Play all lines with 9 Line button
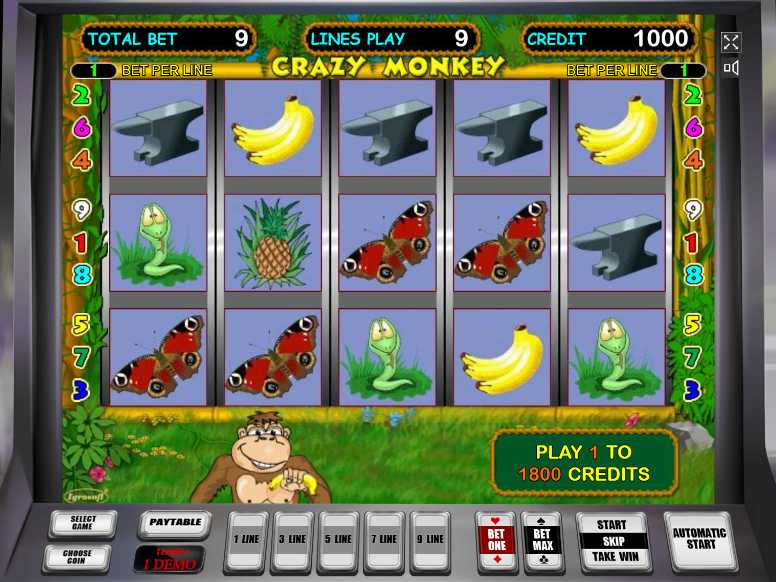Screen dimensions: 776x582 click(x=431, y=541)
